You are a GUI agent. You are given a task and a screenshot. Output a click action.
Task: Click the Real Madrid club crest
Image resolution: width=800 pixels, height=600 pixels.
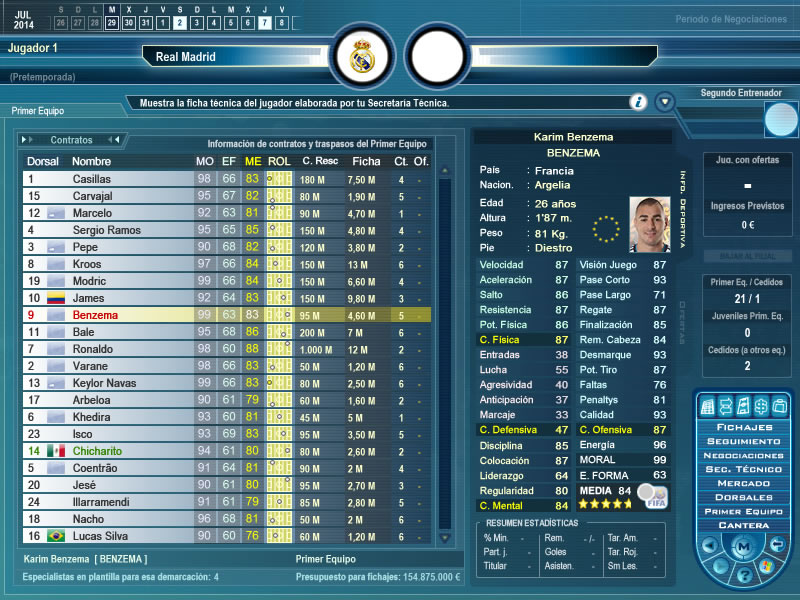tap(361, 57)
